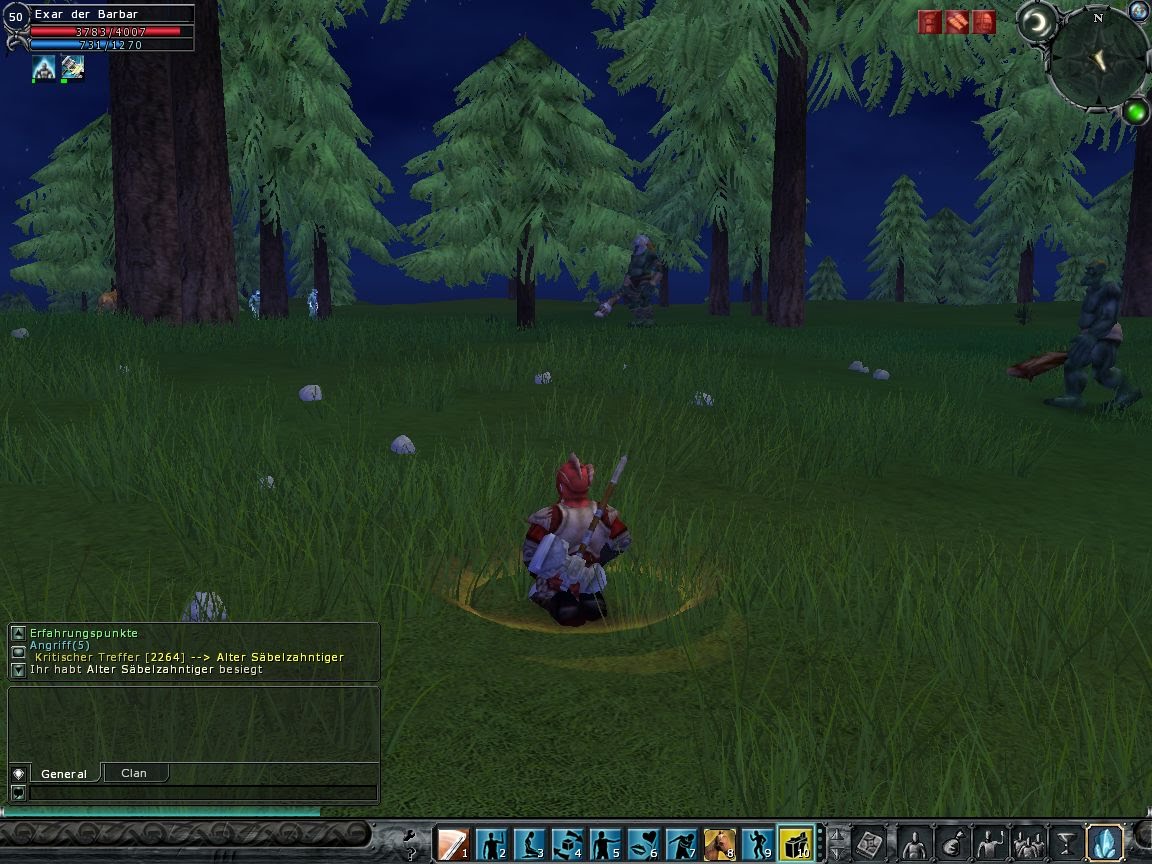The image size is (1152, 864).
Task: Use the kneeling figure action in slot 3
Action: coord(529,844)
